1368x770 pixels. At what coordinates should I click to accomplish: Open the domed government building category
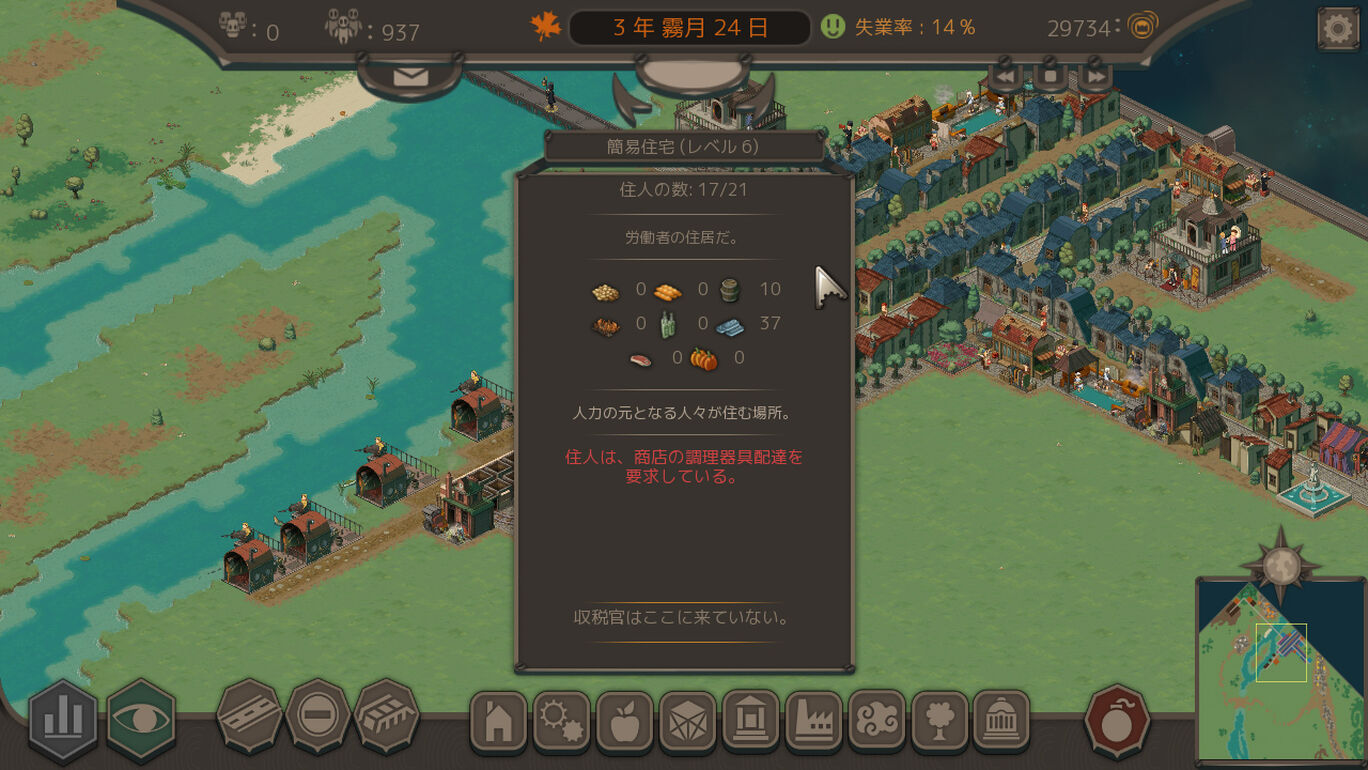1001,722
